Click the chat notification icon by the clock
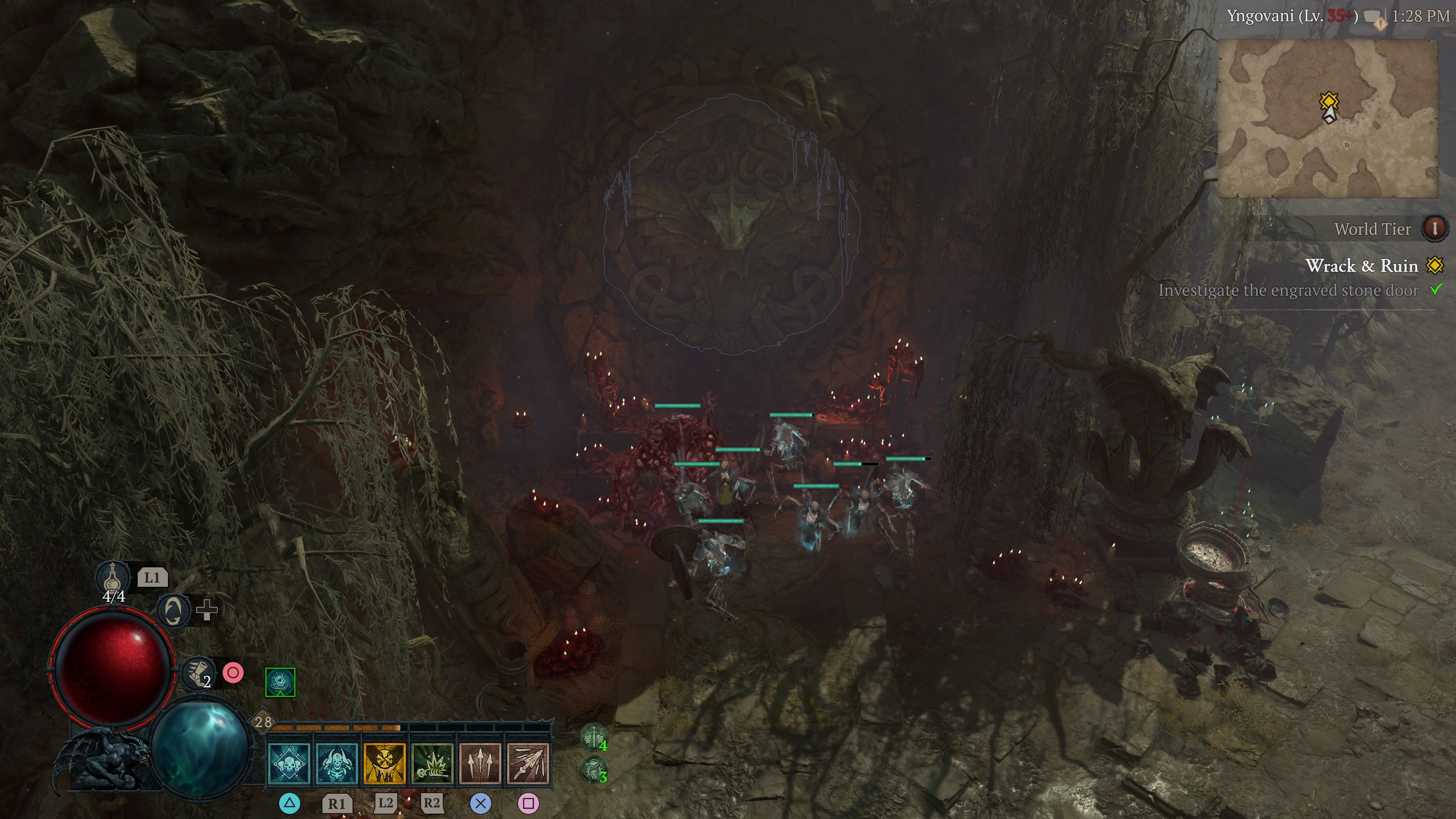 [x=1374, y=17]
